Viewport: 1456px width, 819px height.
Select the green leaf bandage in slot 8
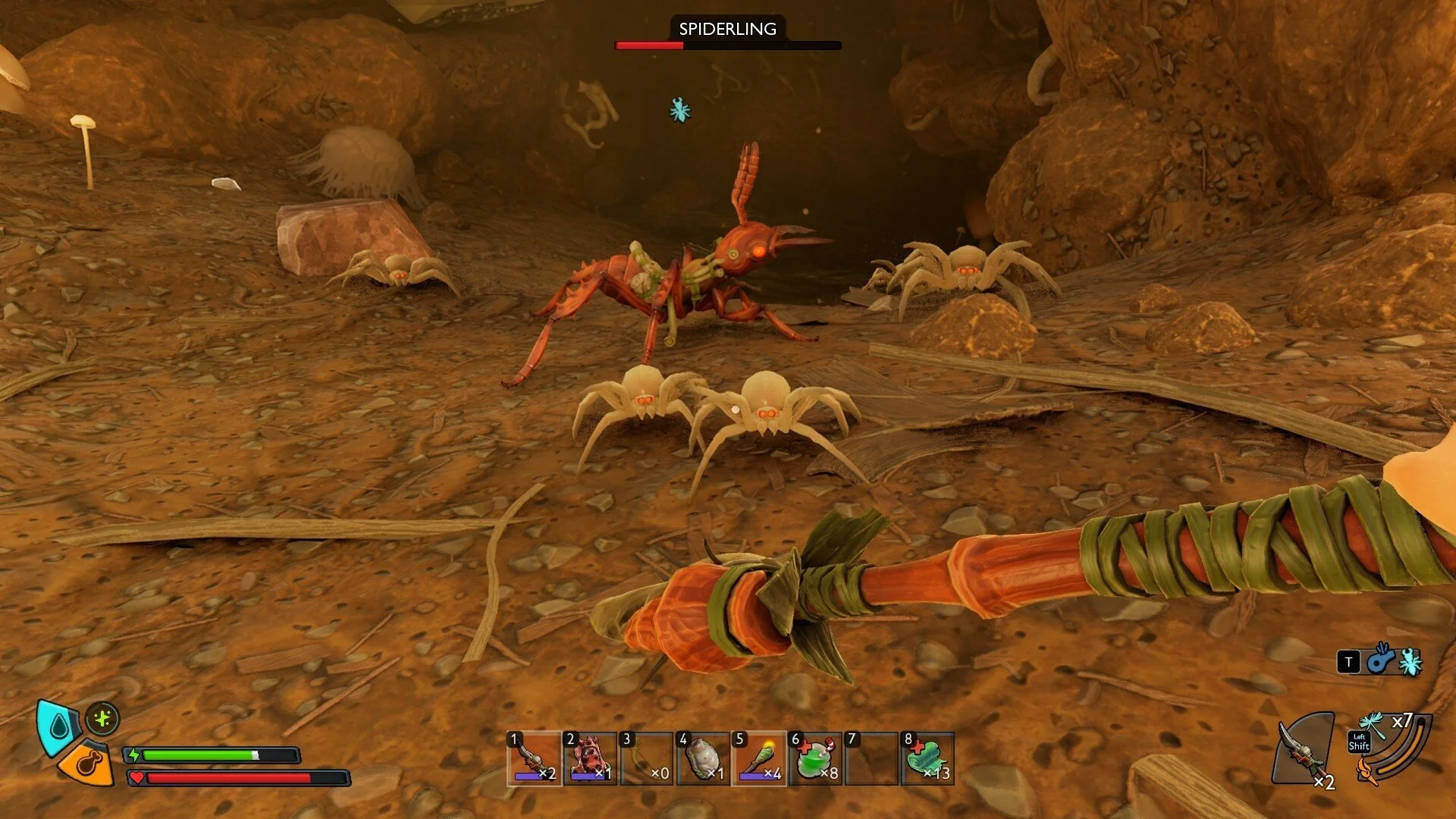tap(928, 758)
